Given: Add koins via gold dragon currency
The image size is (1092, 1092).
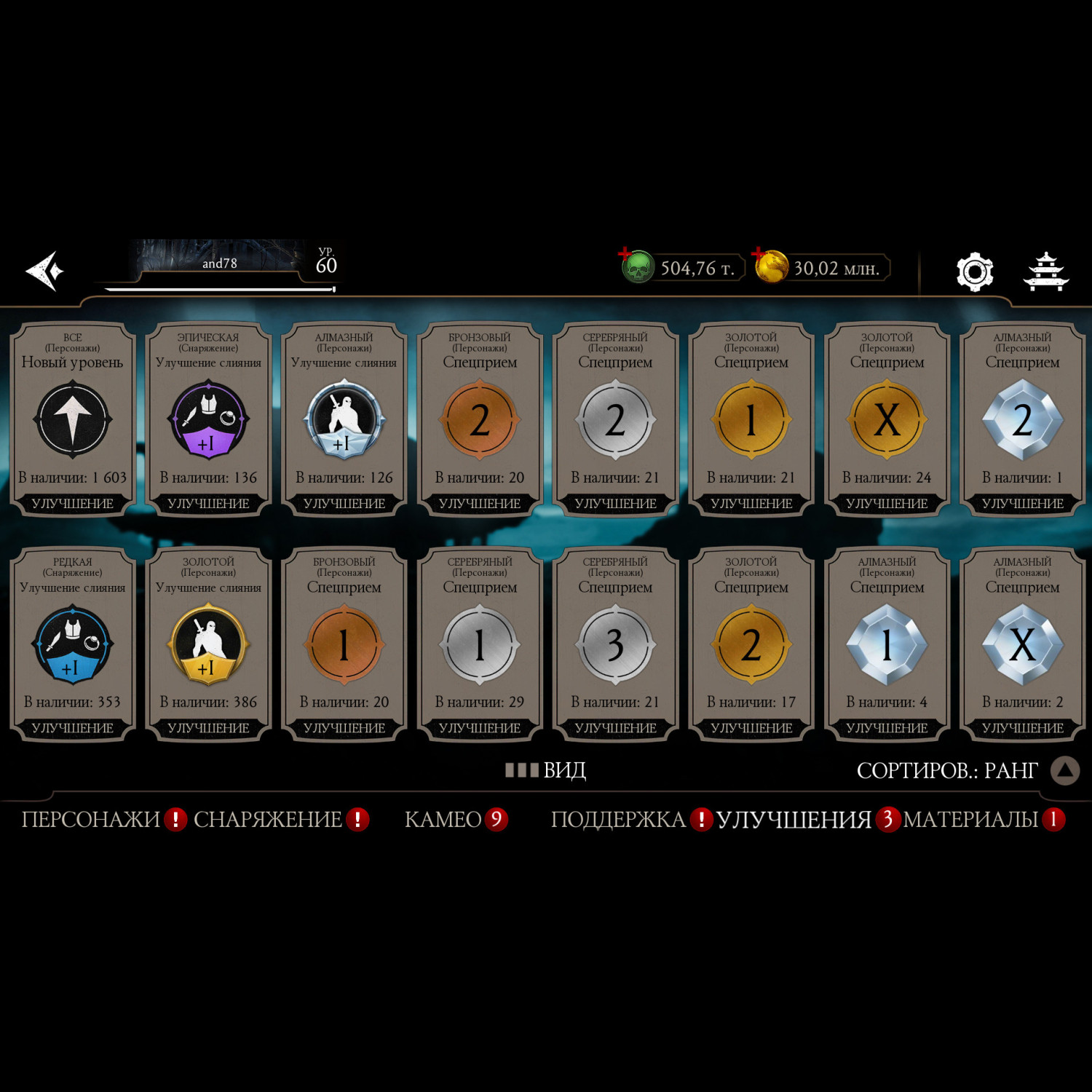Looking at the screenshot, I should click(x=770, y=266).
